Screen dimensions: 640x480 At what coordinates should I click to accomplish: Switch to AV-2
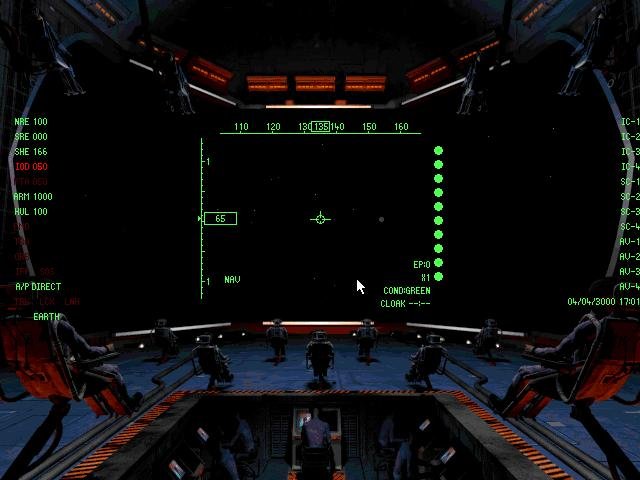pyautogui.click(x=630, y=257)
